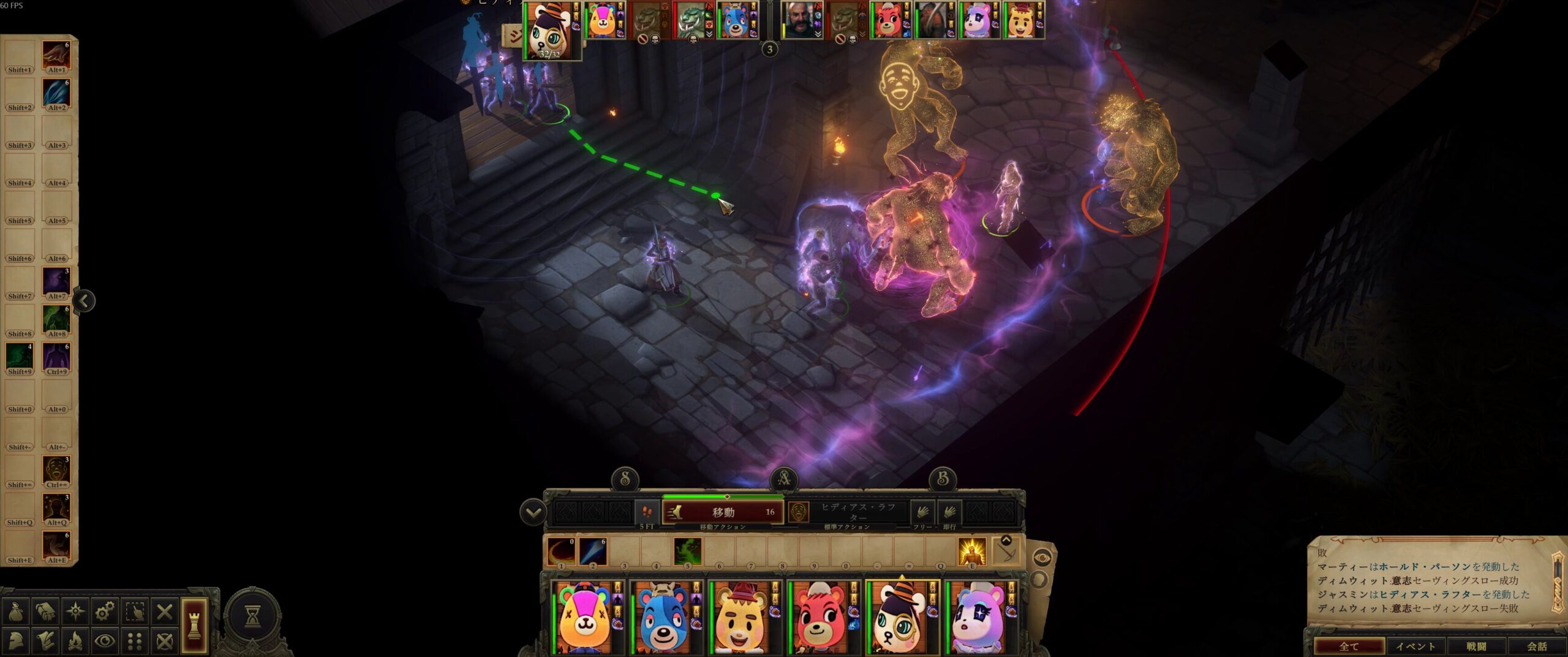
Task: Open the helmet character sheet icon
Action: click(x=15, y=641)
